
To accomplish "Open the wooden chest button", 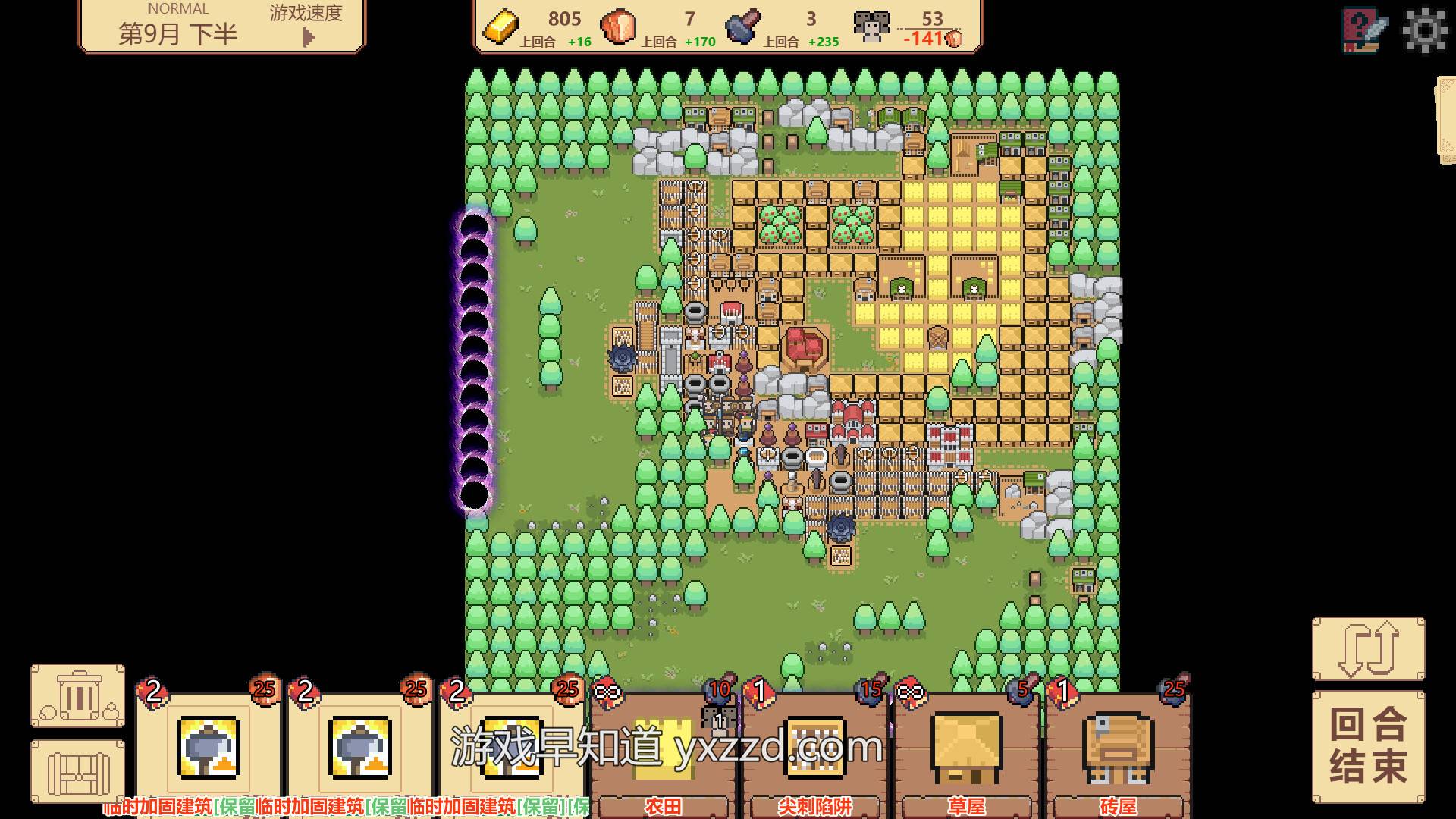I will click(x=78, y=772).
